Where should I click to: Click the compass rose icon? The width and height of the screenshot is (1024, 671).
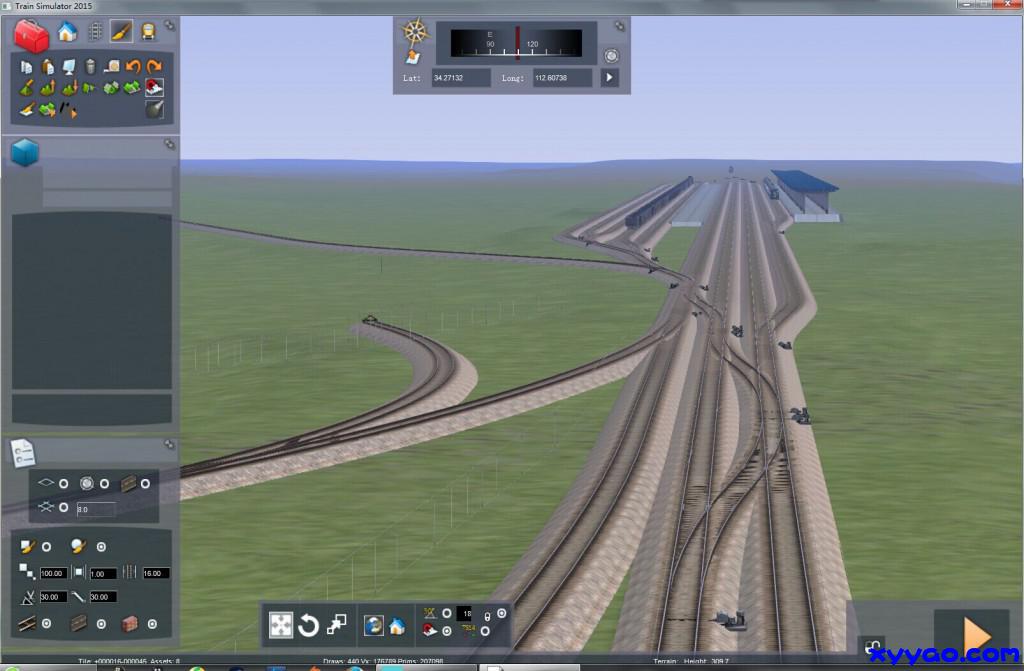tap(415, 31)
